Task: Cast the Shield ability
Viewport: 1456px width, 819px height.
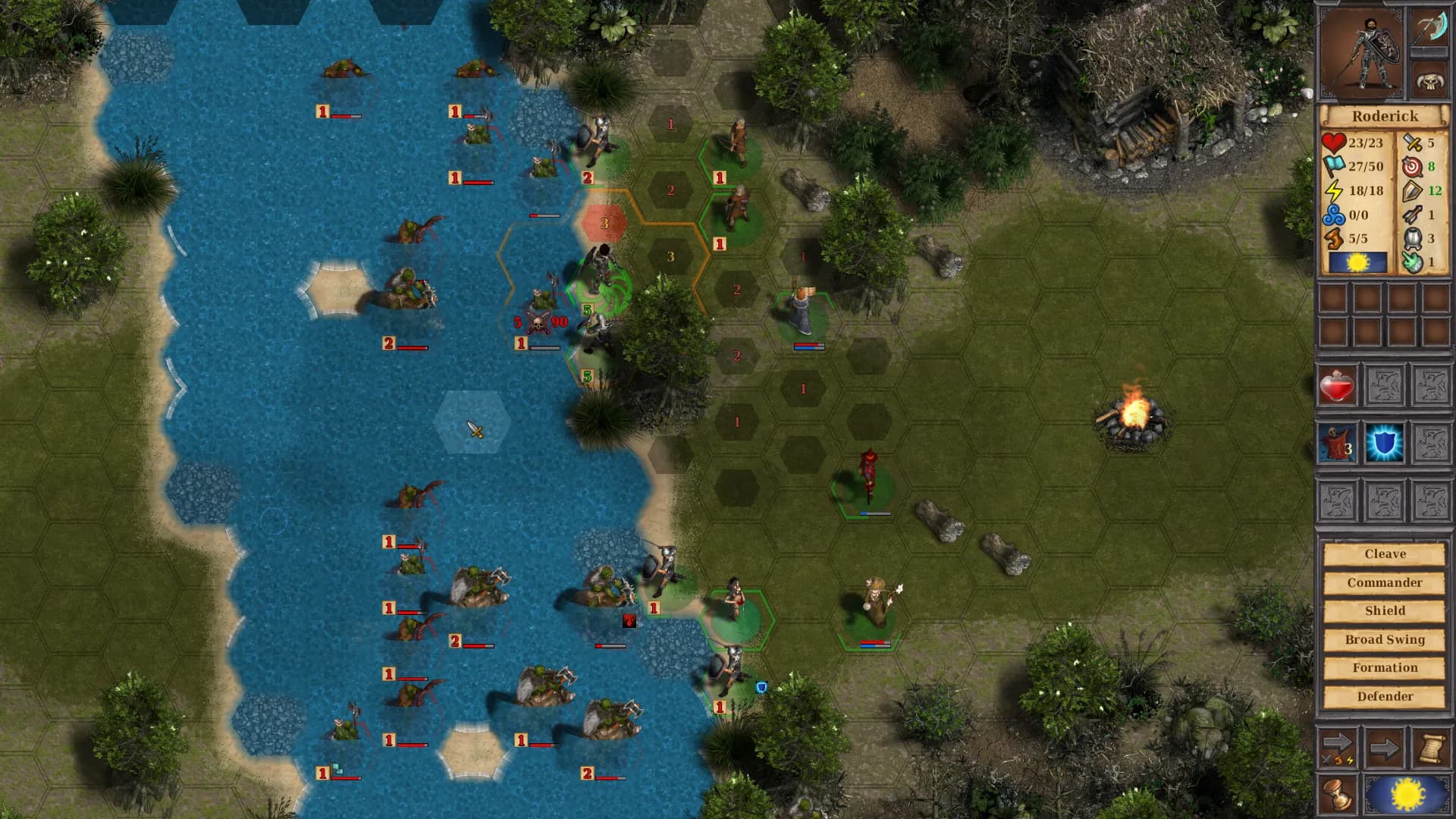Action: (1385, 610)
